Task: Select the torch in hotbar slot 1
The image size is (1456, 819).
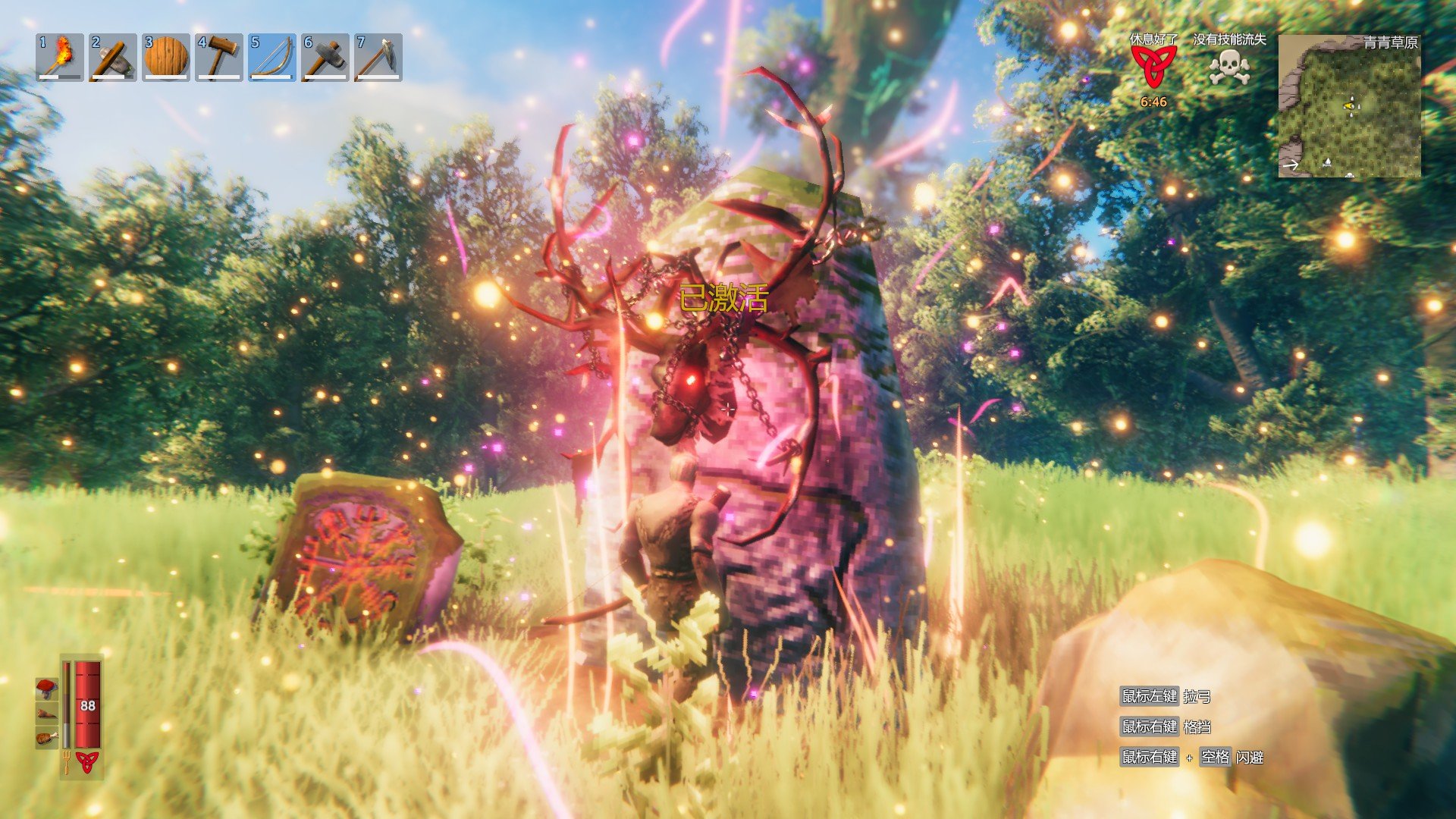Action: tap(60, 57)
